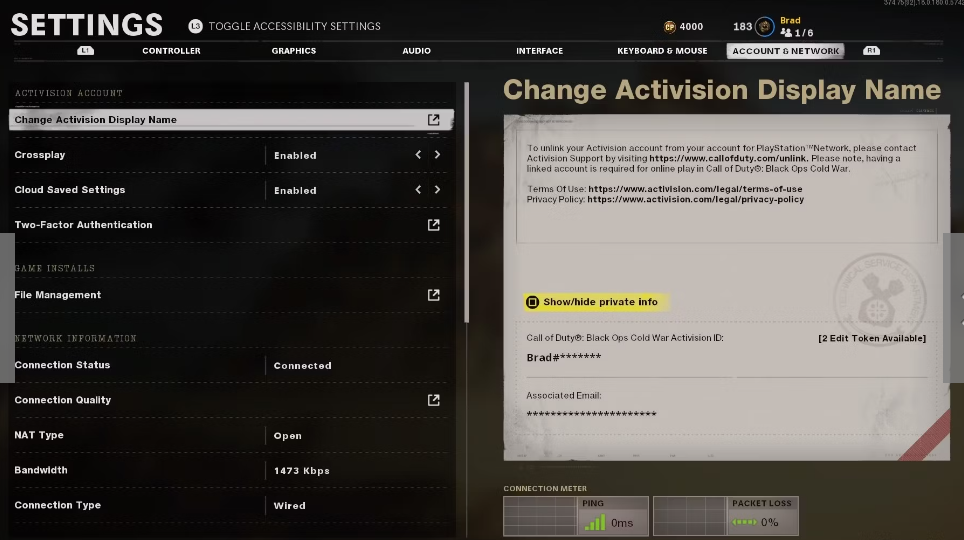
Task: Open Keyboard & Mouse settings tab
Action: click(x=662, y=51)
